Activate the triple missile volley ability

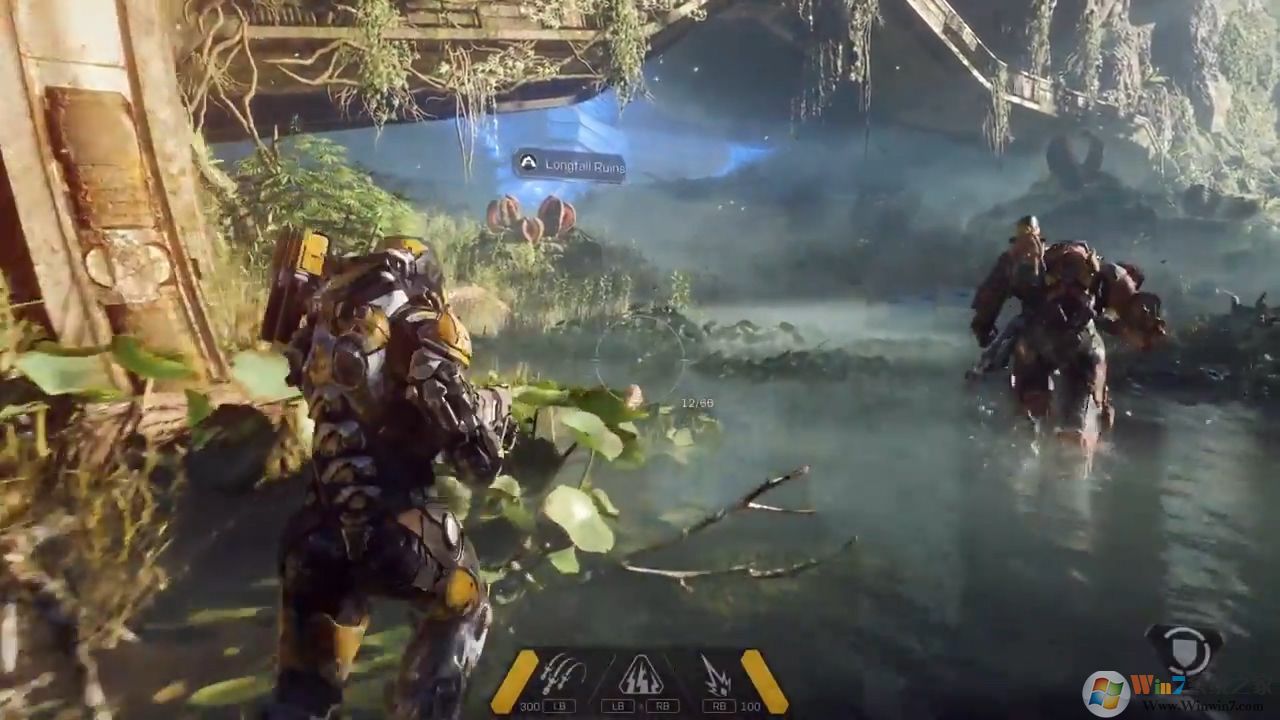[562, 674]
